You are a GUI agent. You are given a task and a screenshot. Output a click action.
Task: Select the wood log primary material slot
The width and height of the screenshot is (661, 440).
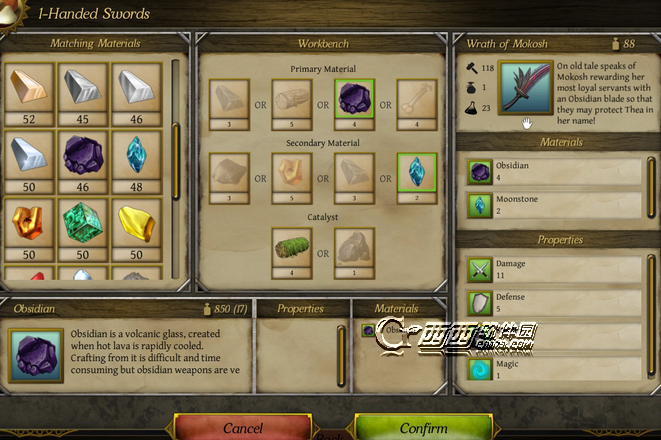[291, 98]
